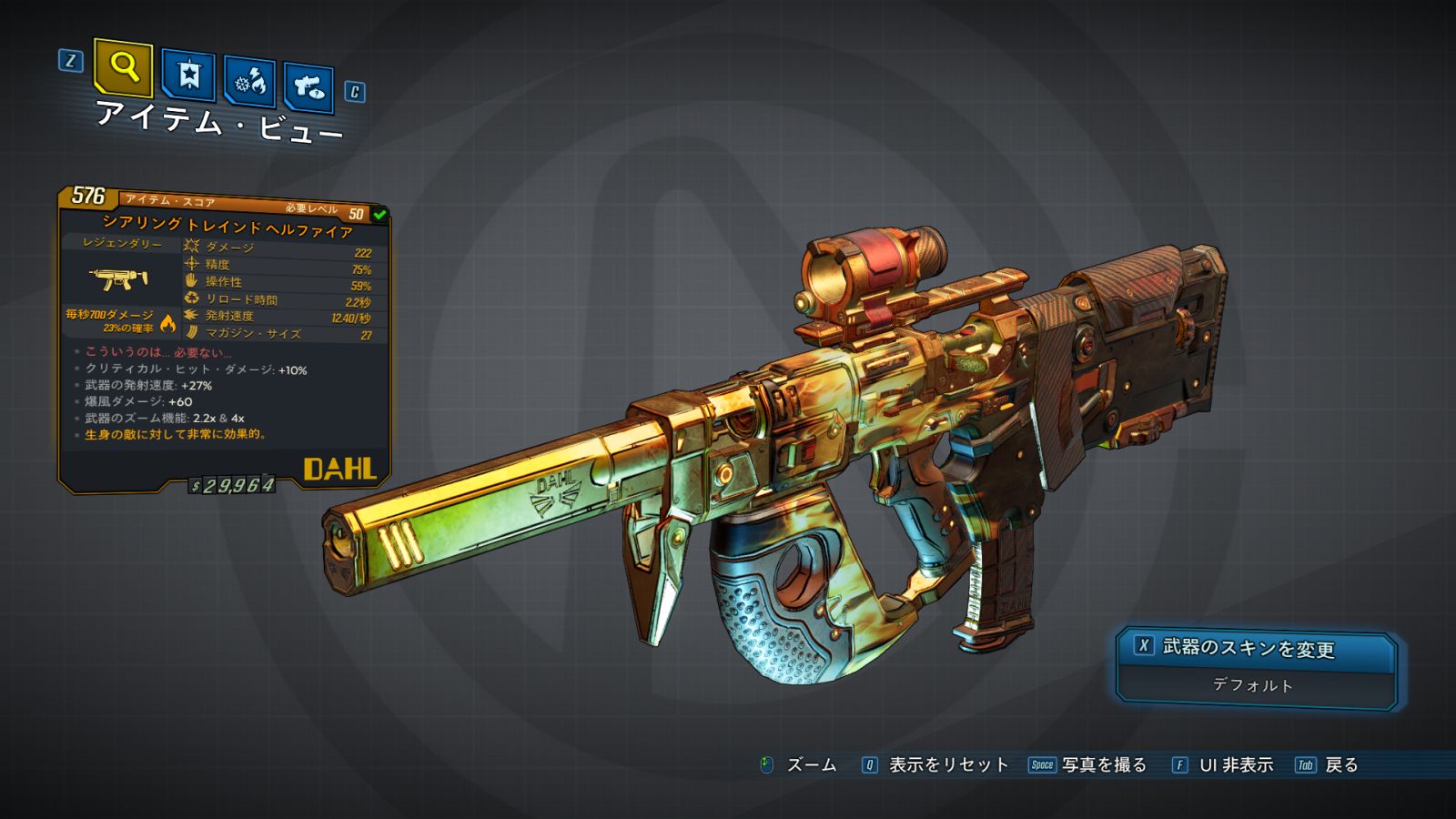Click the 戻る back option
The width and height of the screenshot is (1456, 819).
(x=1328, y=765)
